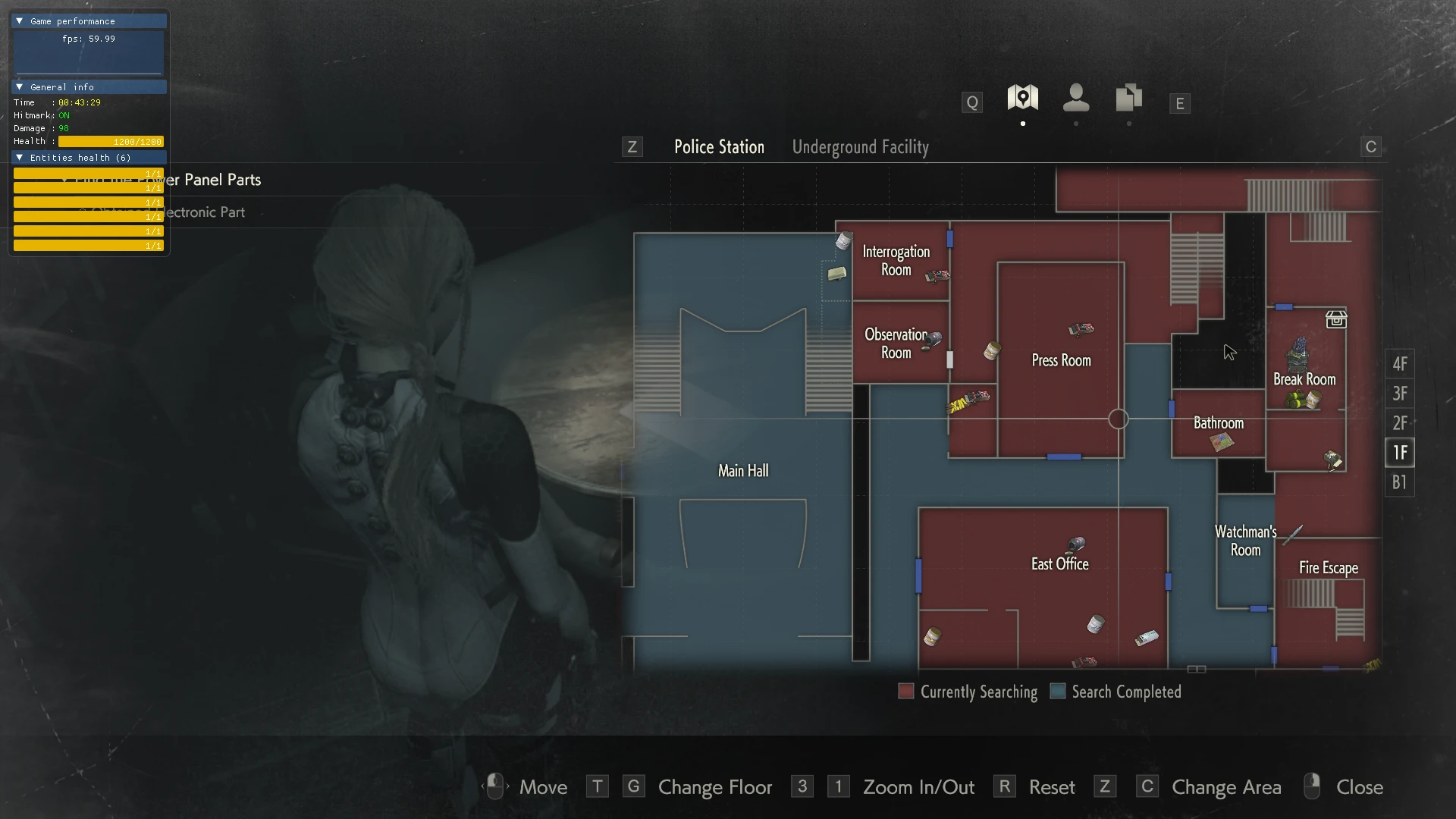Click the East Office room on the map
This screenshot has width=1456, height=819.
(x=1059, y=564)
